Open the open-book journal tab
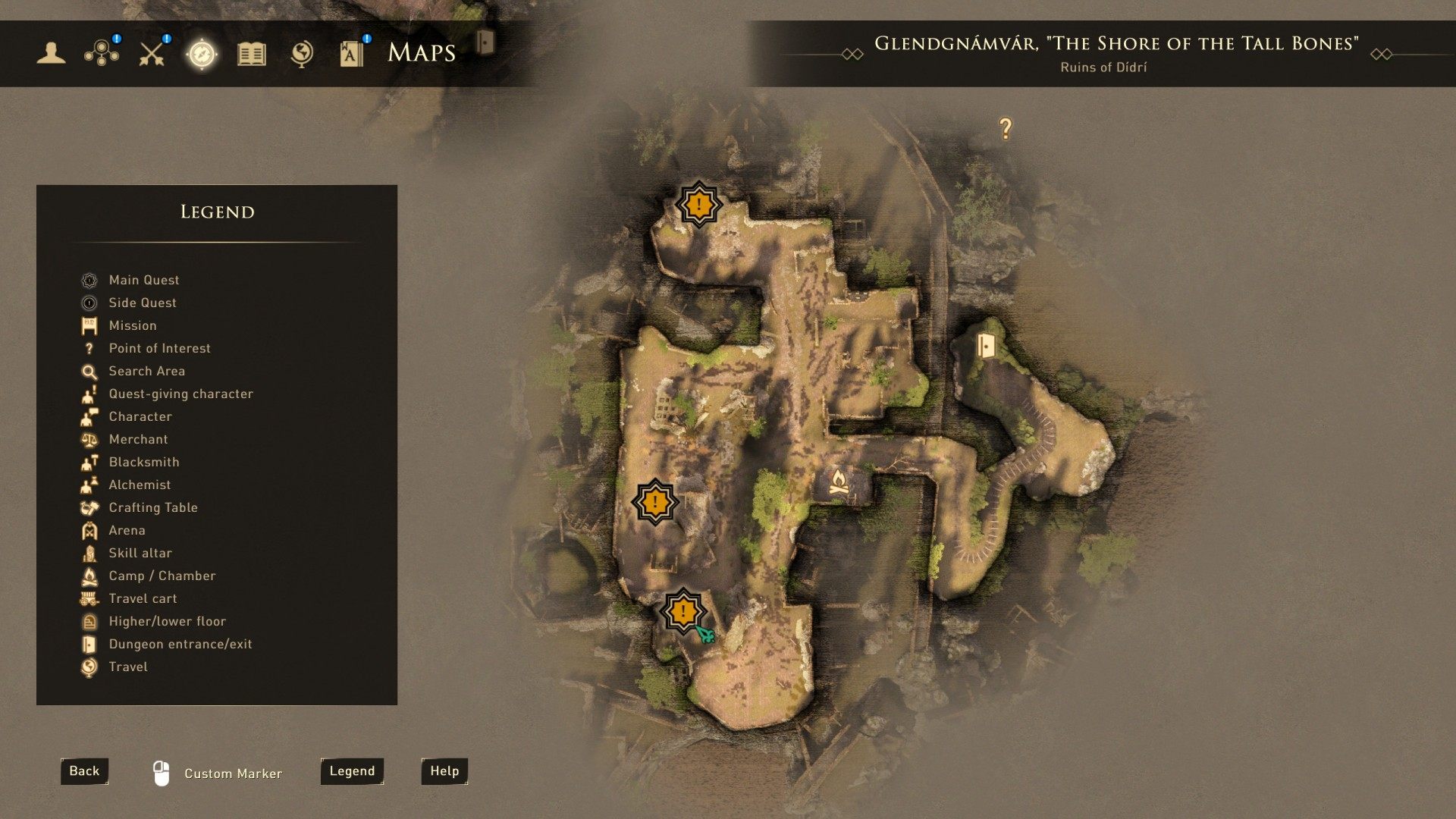Image resolution: width=1456 pixels, height=819 pixels. [x=252, y=54]
